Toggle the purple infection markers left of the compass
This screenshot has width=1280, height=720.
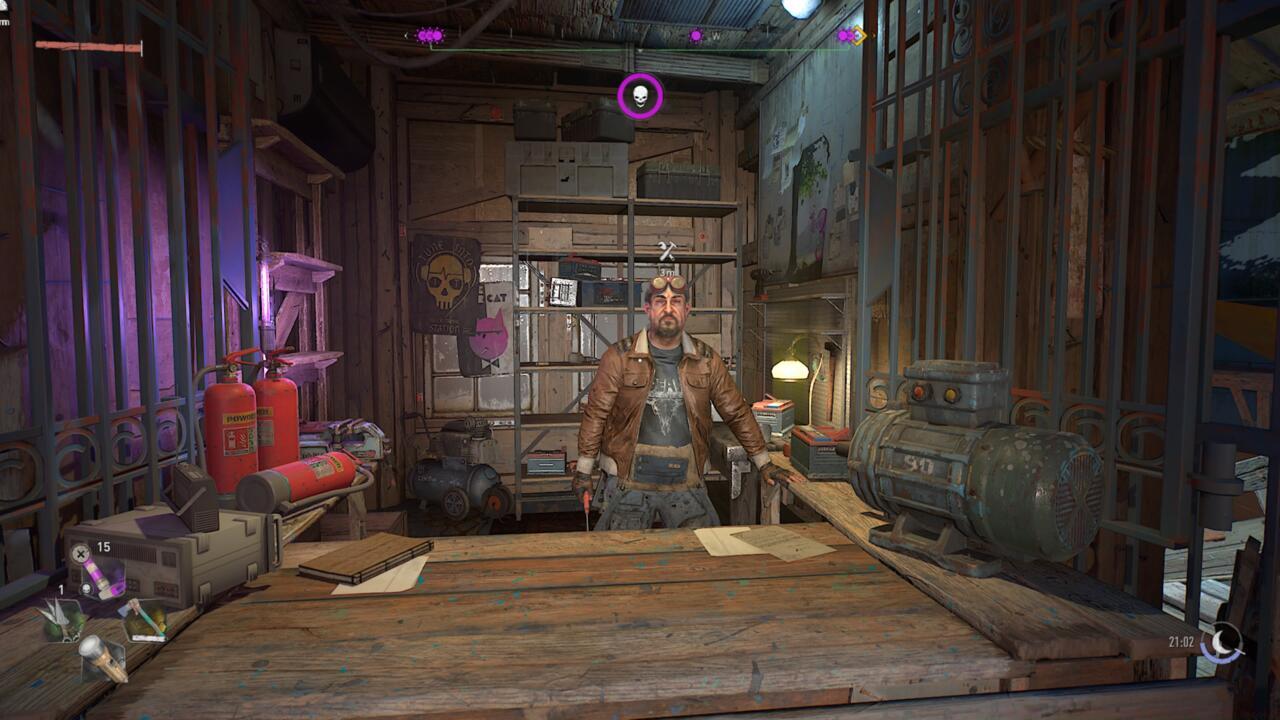(429, 36)
